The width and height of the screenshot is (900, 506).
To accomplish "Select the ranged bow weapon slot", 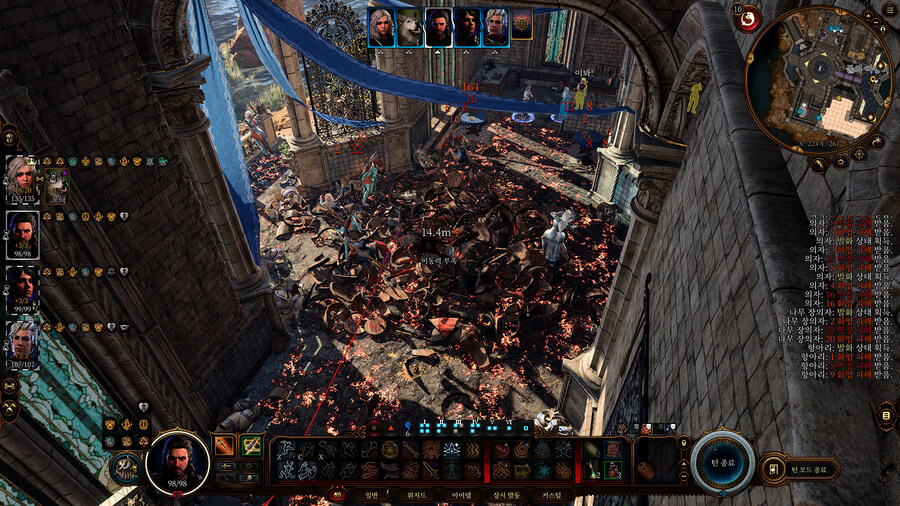I will pyautogui.click(x=250, y=446).
